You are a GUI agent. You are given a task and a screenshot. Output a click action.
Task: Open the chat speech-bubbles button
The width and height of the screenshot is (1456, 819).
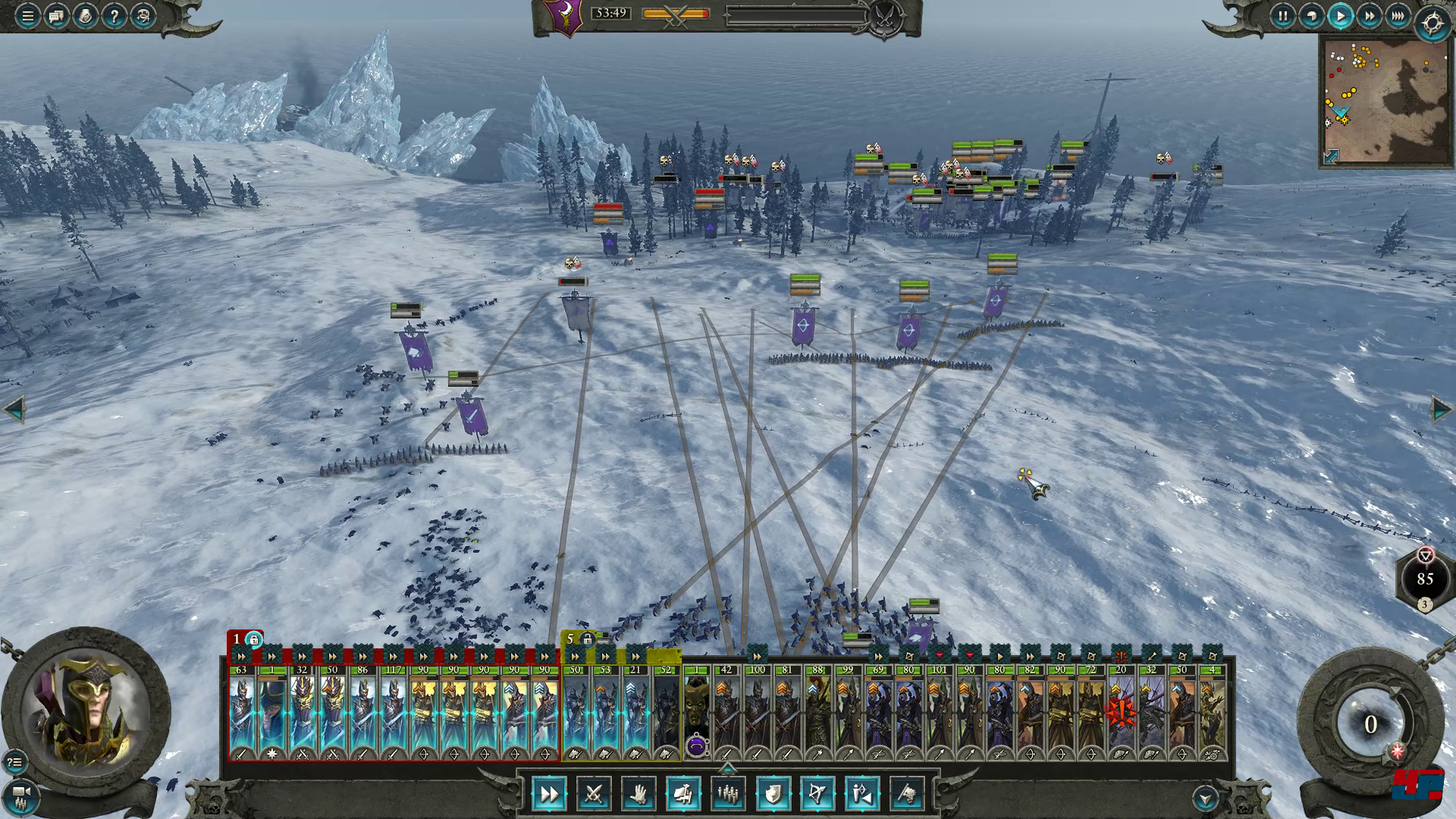[x=57, y=16]
